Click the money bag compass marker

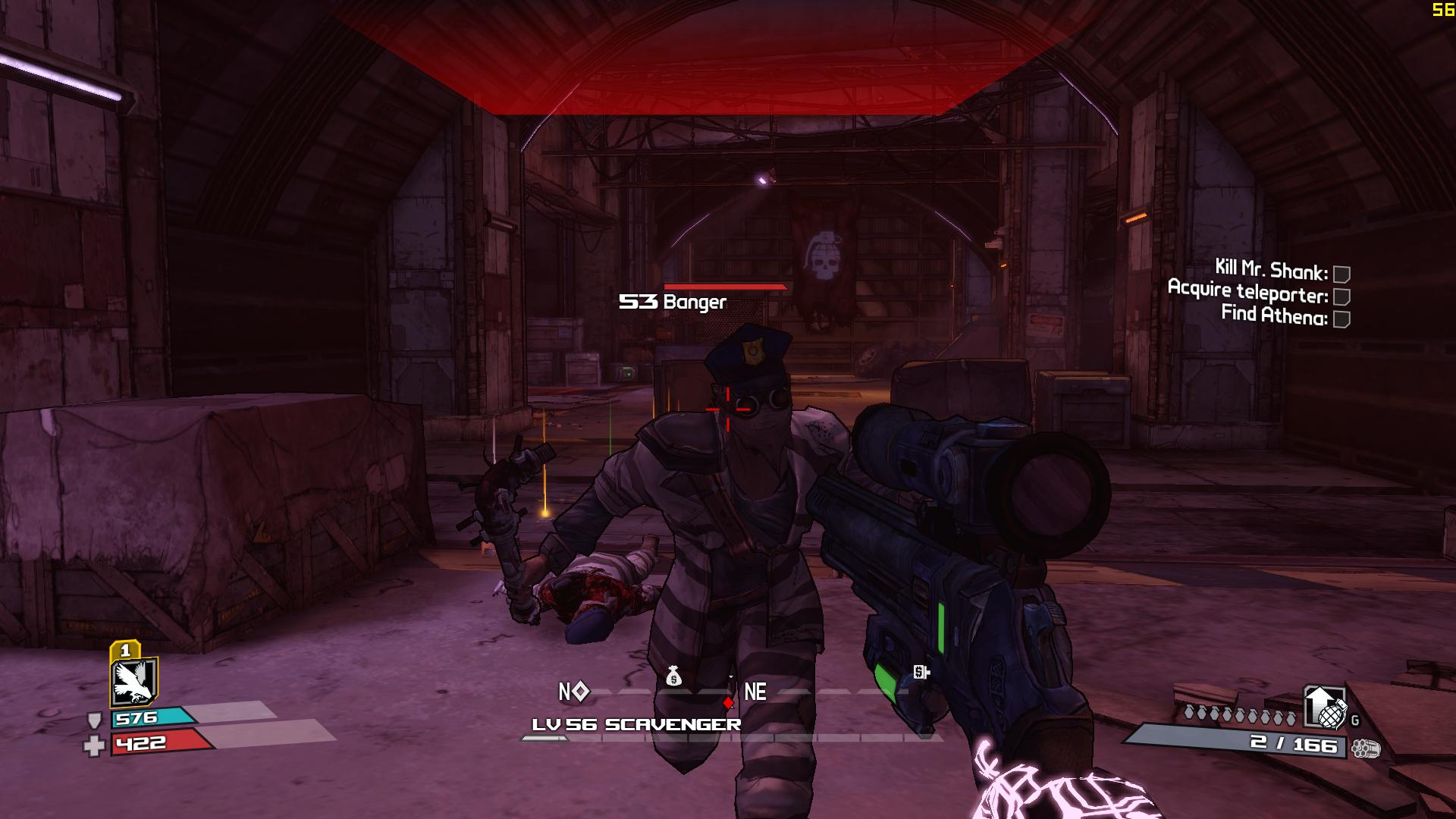pyautogui.click(x=673, y=676)
